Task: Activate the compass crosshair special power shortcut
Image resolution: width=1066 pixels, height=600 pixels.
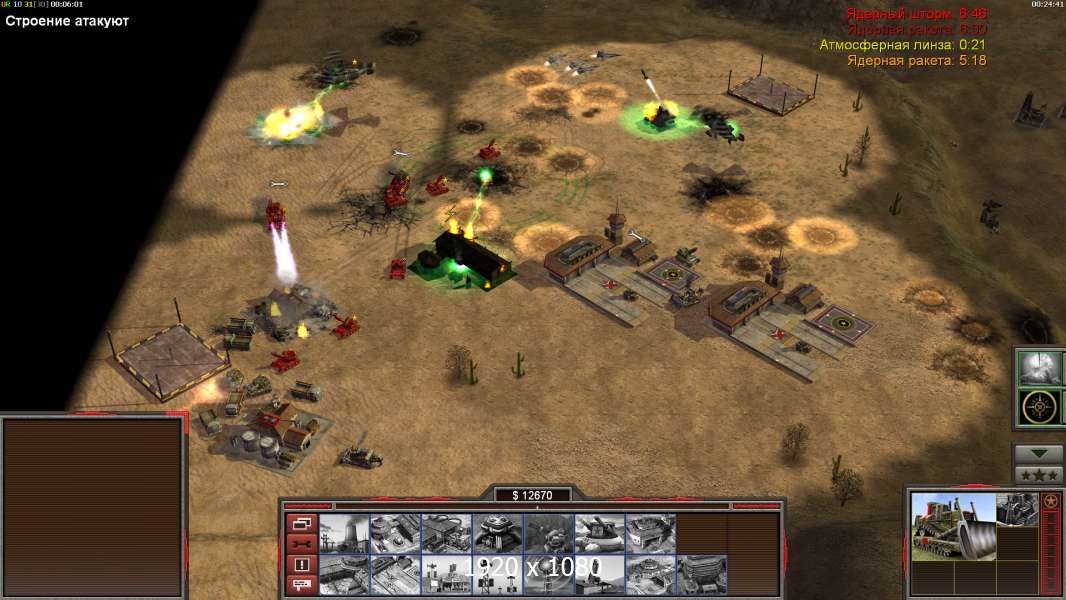Action: 1038,407
